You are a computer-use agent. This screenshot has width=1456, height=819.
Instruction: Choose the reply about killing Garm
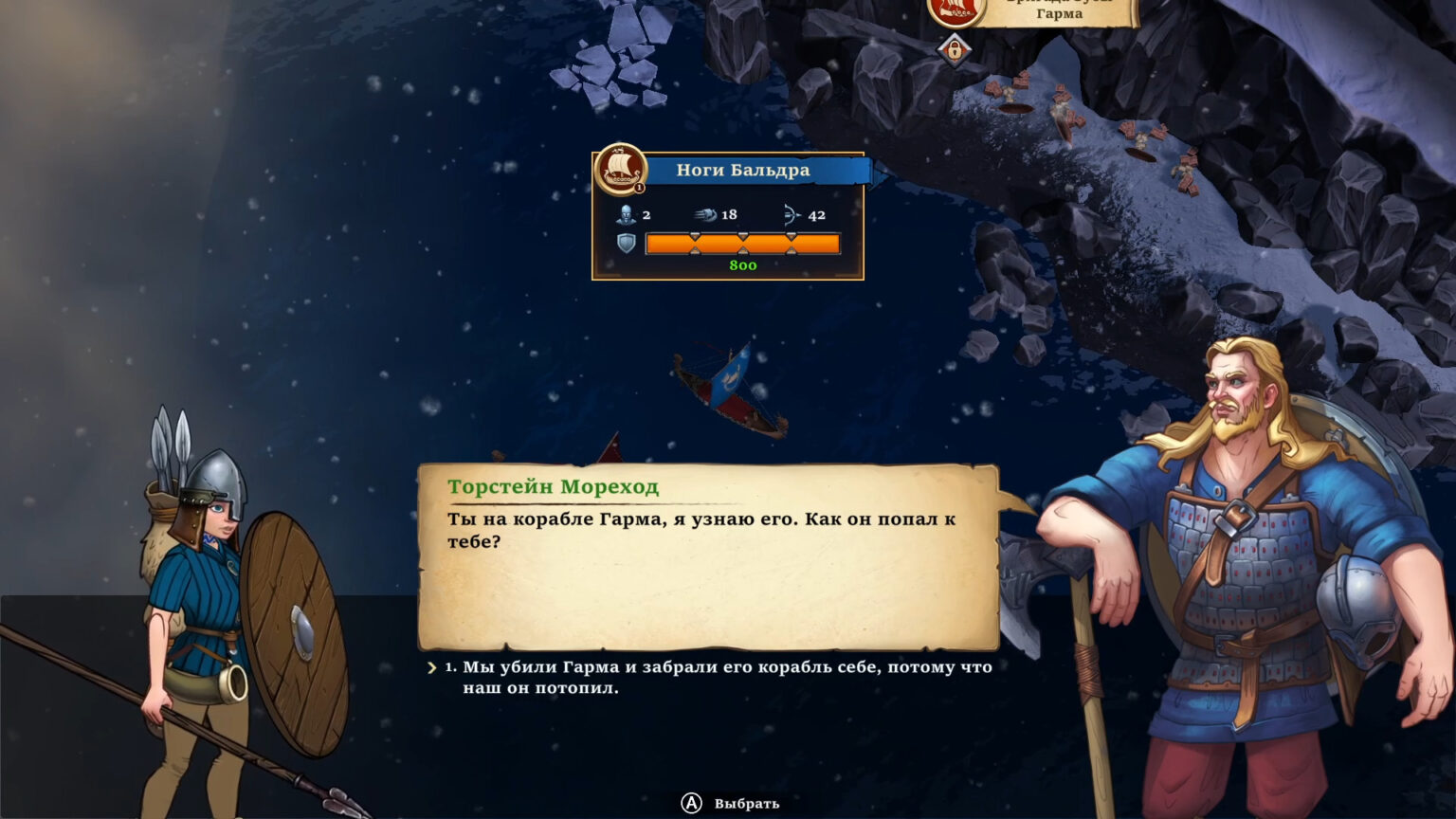(726, 677)
